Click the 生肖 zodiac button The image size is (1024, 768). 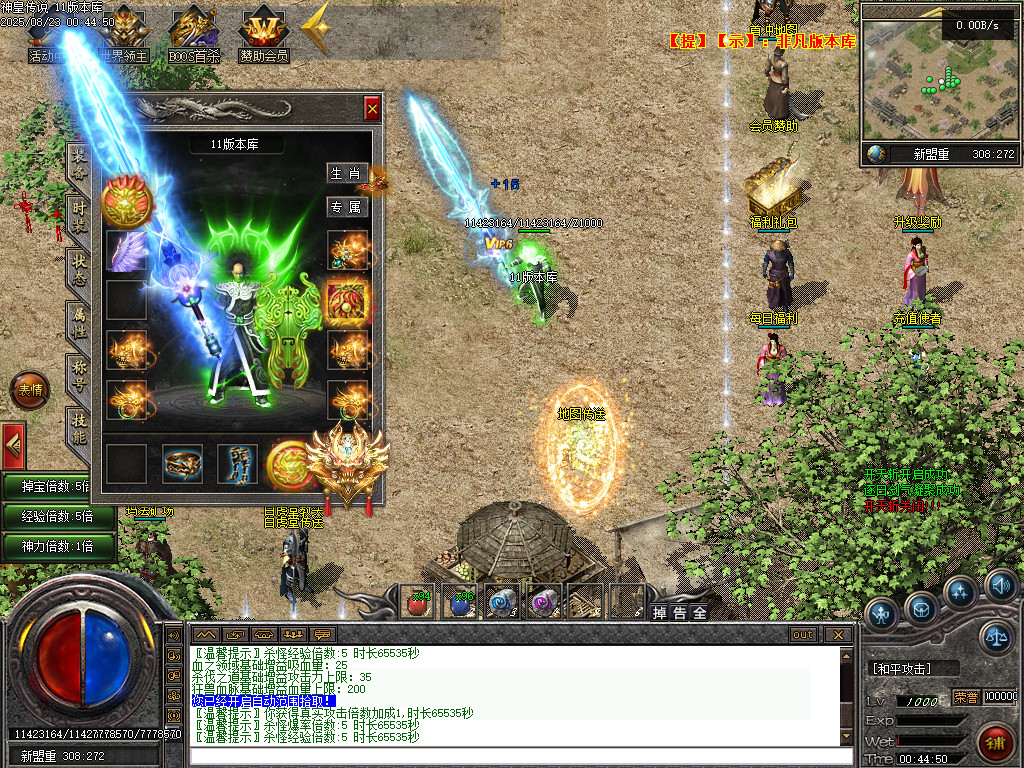(x=347, y=173)
